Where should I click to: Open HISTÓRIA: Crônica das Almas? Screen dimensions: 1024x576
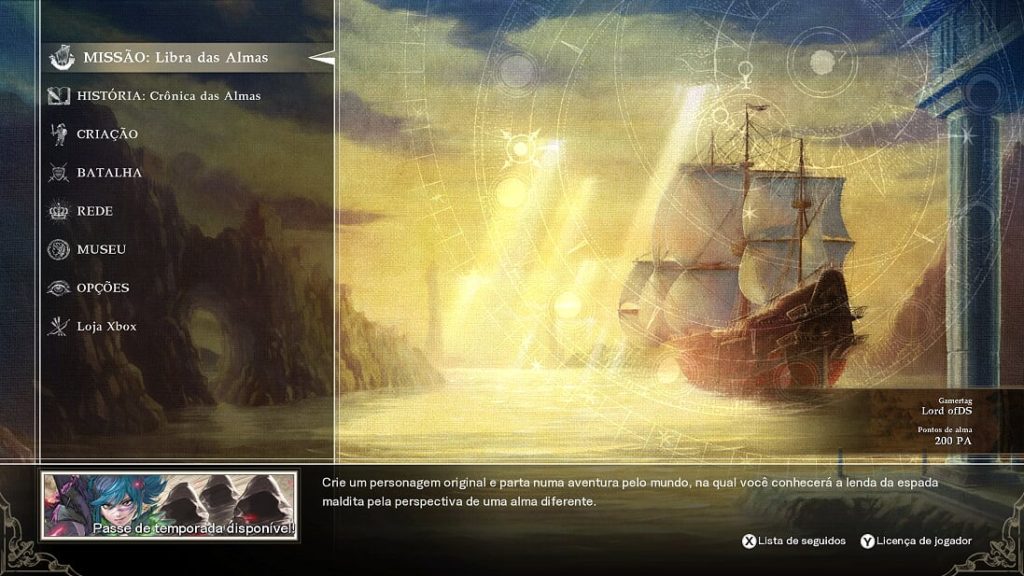(x=168, y=96)
